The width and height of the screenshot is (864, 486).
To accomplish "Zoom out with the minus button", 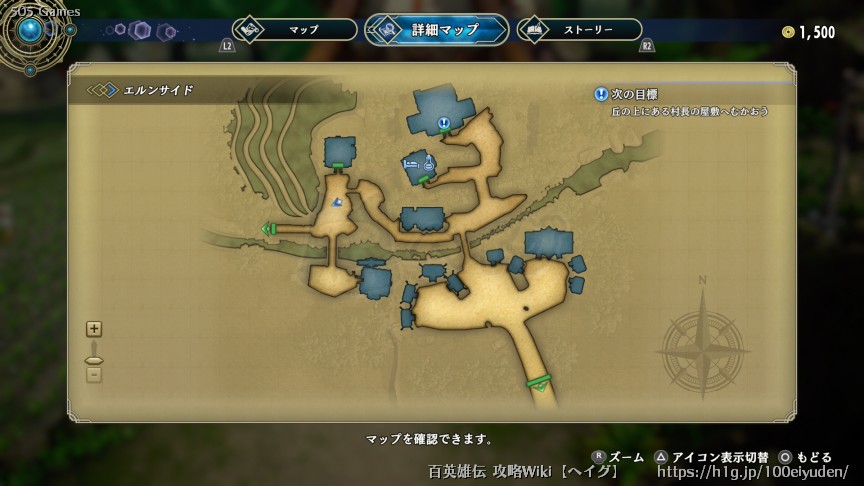I will point(94,374).
